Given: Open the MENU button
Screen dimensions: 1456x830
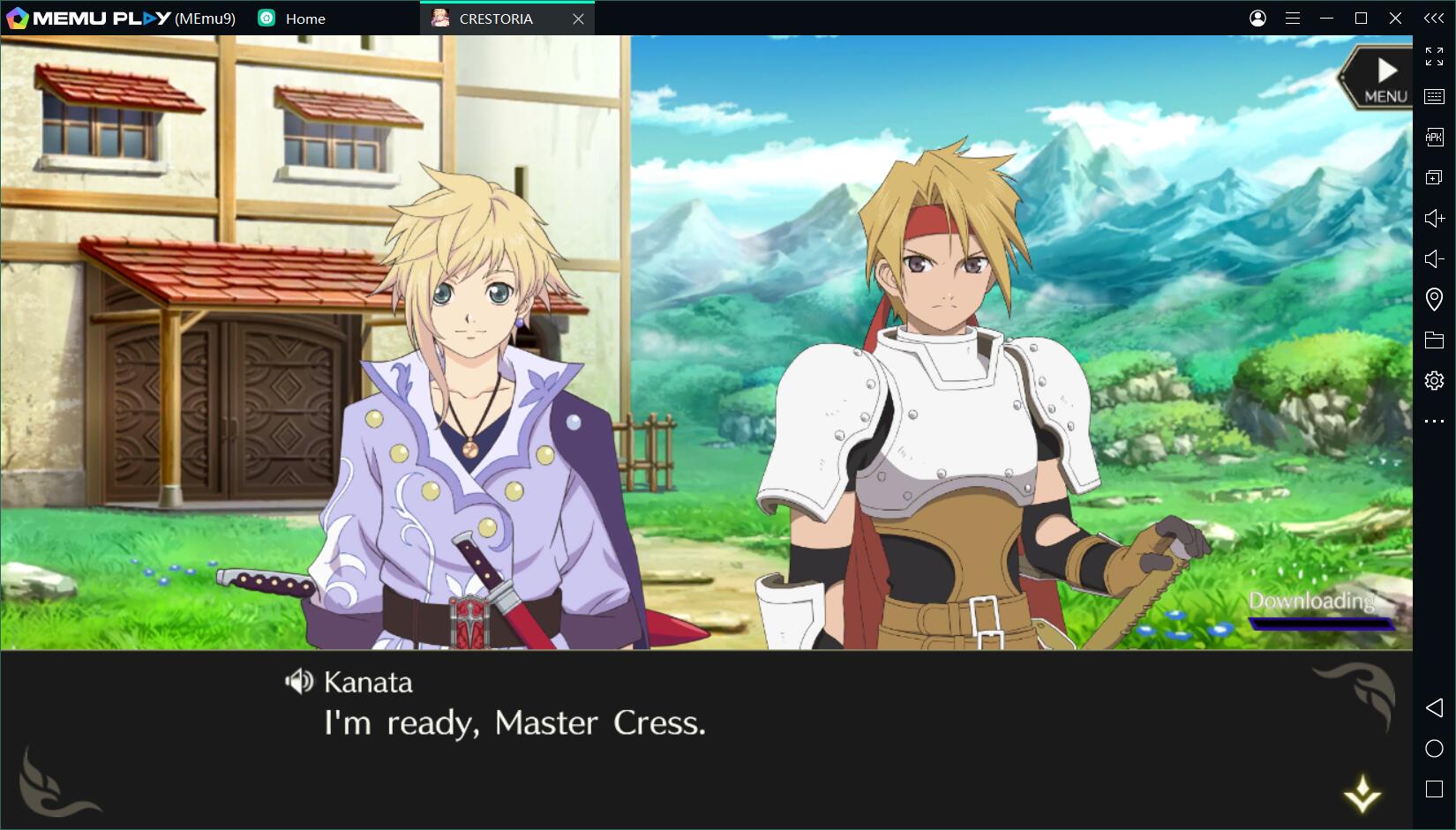Looking at the screenshot, I should (1380, 79).
